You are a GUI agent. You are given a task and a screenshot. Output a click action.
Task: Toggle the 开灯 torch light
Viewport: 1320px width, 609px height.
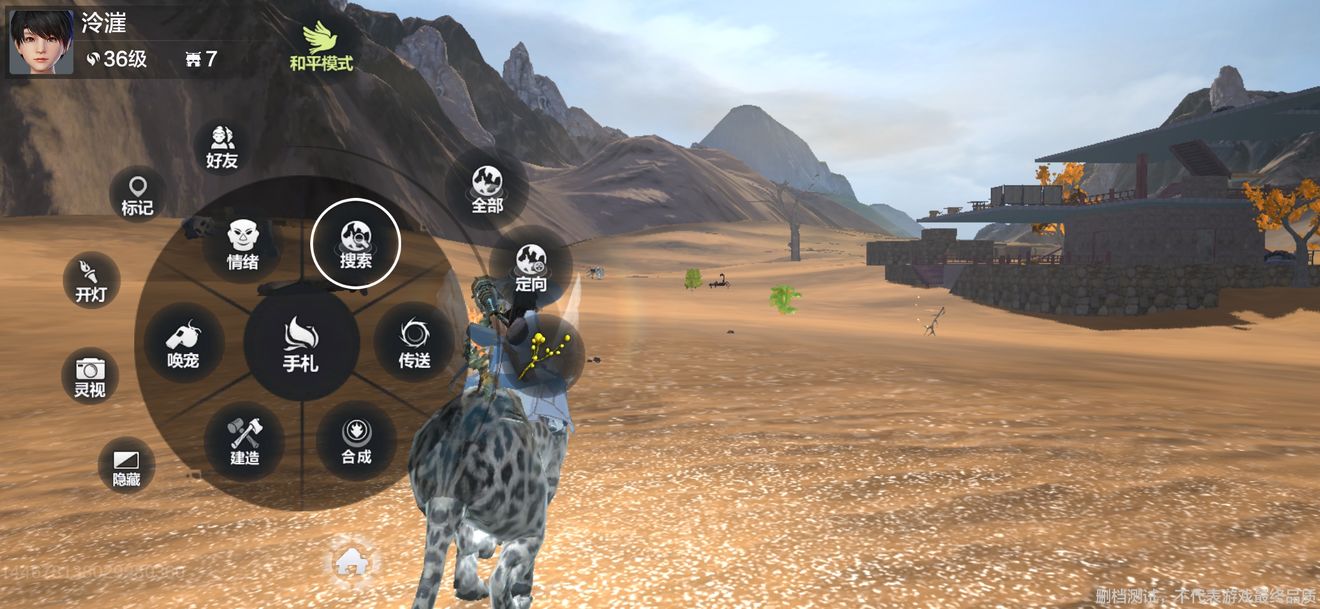point(91,279)
